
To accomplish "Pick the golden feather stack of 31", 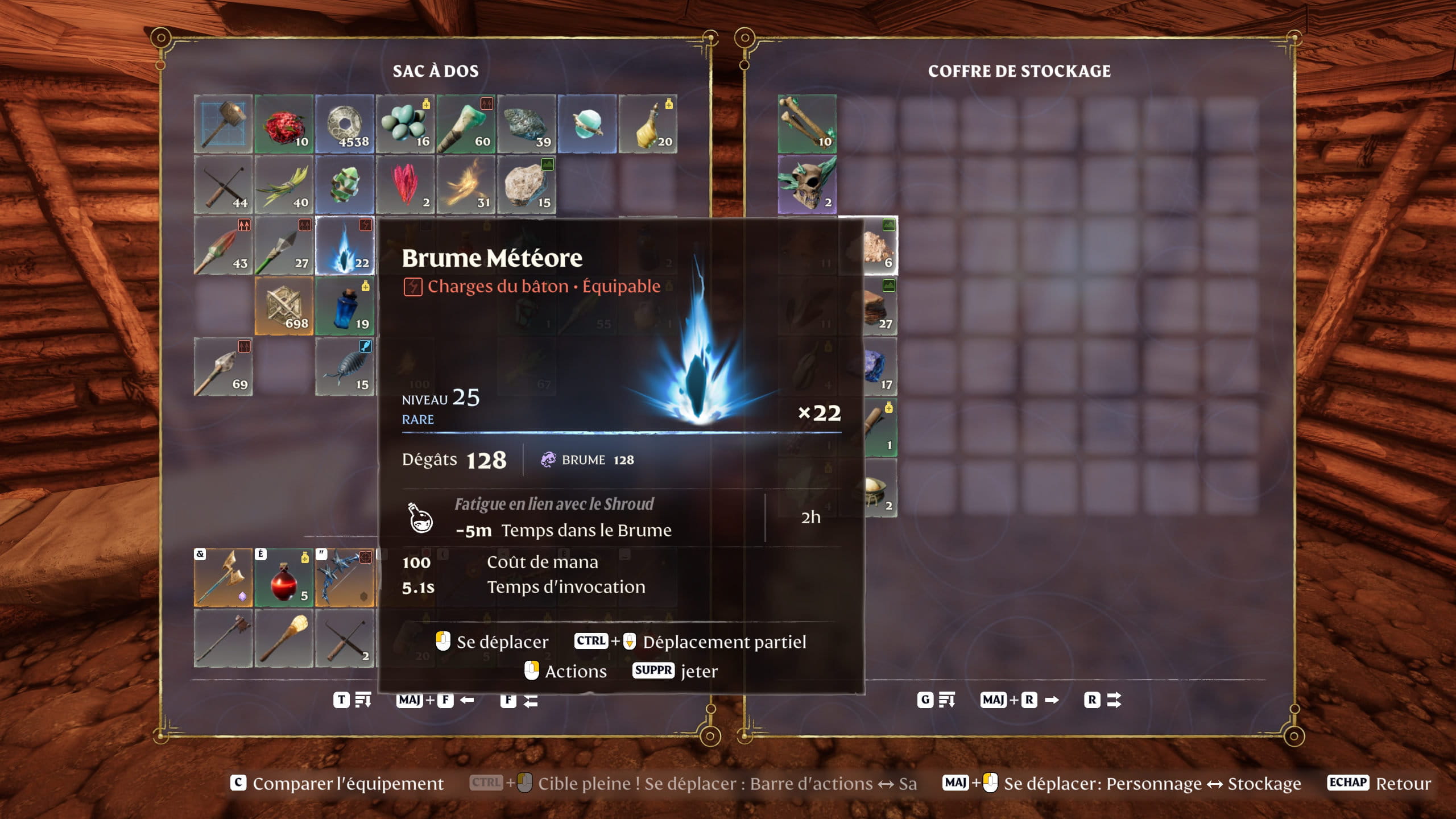I will click(466, 185).
